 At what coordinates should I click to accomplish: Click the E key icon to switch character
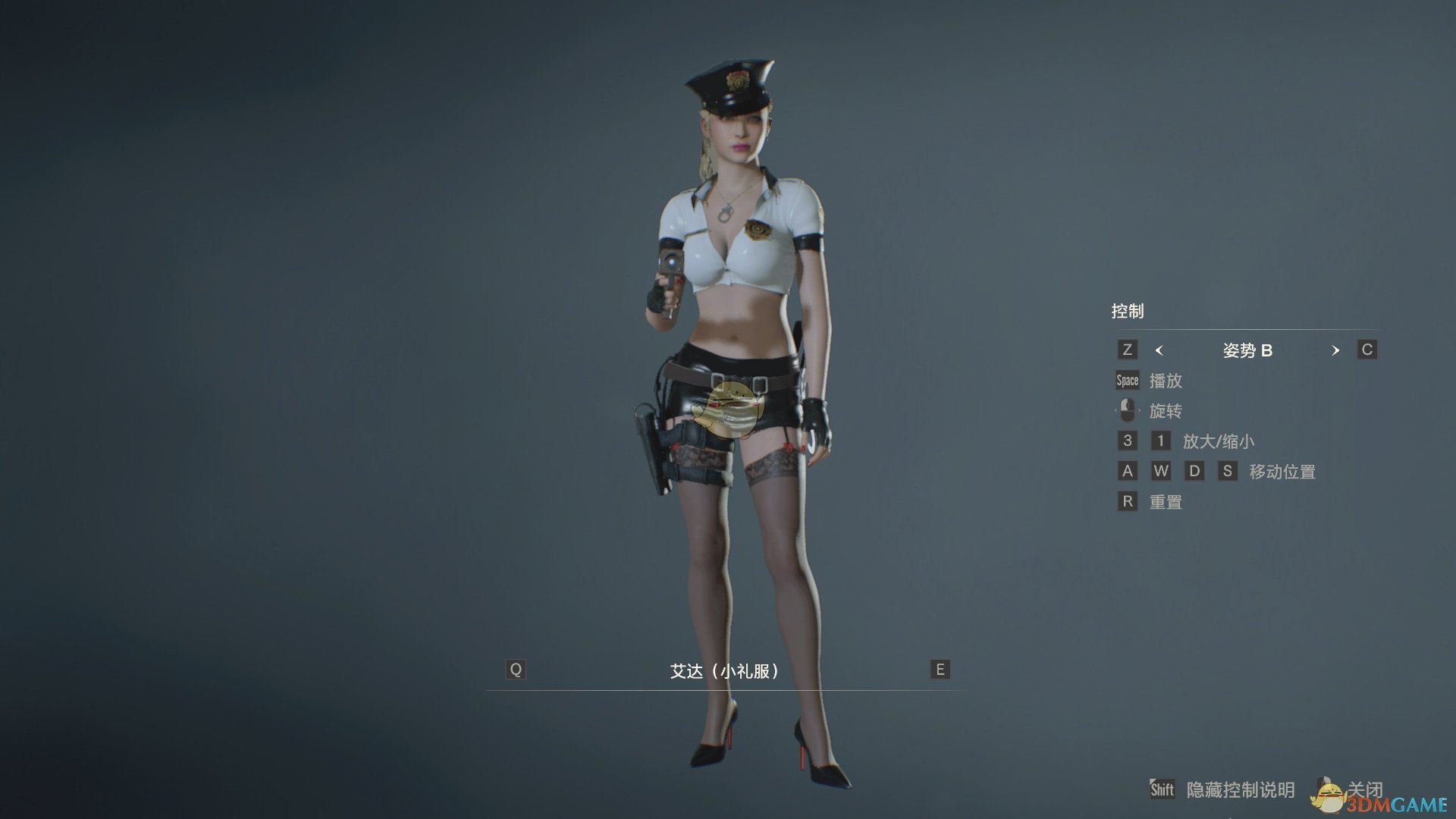(x=939, y=669)
